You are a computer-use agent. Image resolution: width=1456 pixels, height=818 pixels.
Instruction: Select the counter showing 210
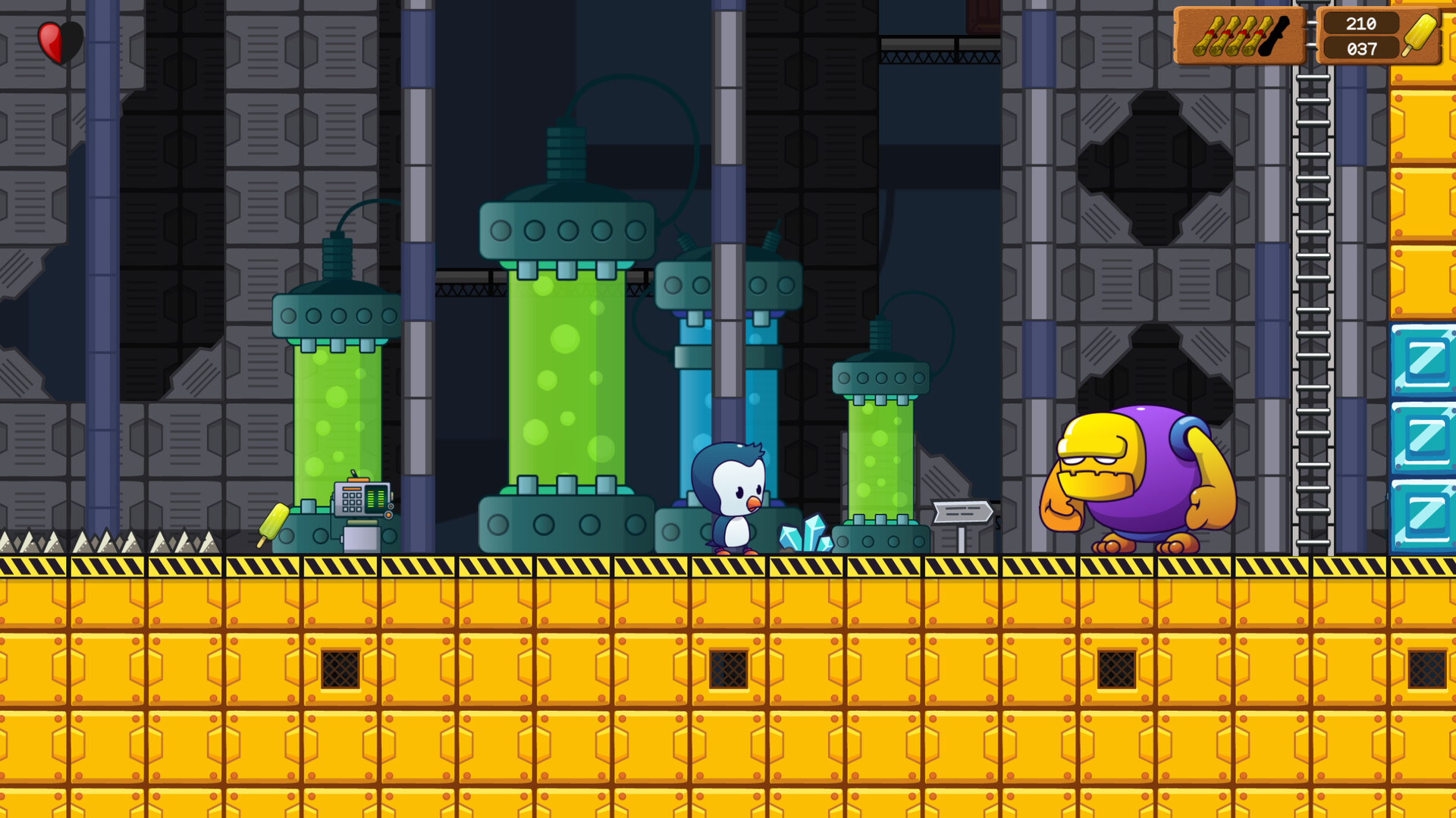[1362, 24]
